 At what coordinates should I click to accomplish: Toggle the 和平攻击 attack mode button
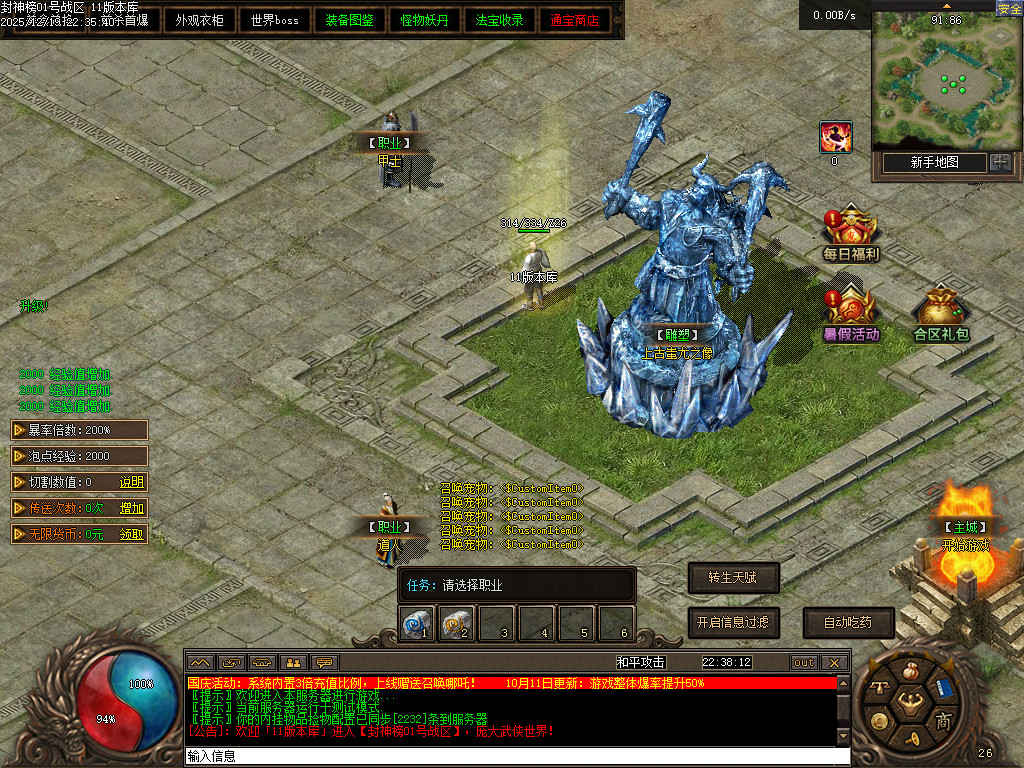(641, 662)
